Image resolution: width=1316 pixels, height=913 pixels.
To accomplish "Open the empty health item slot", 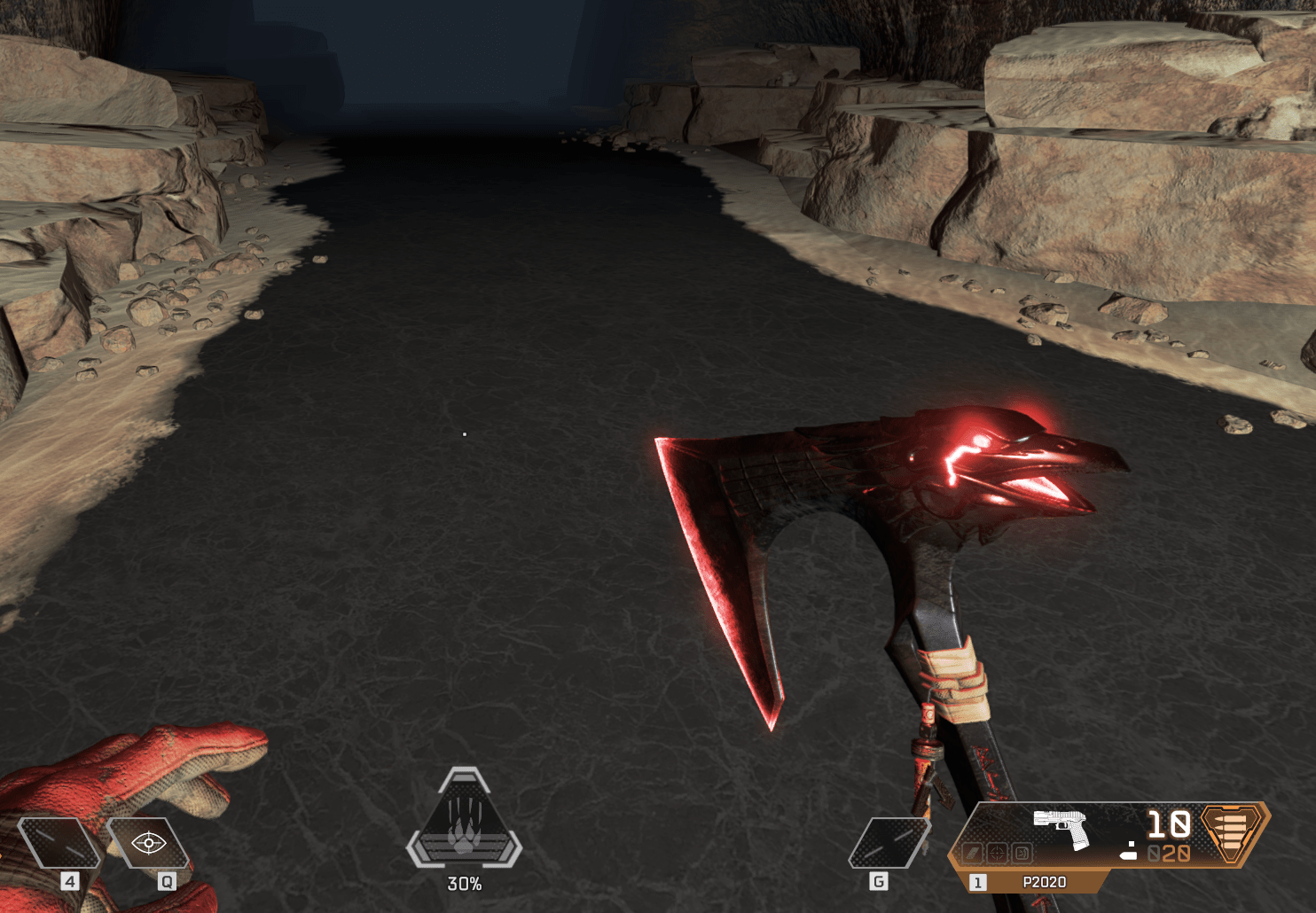I will pos(59,842).
